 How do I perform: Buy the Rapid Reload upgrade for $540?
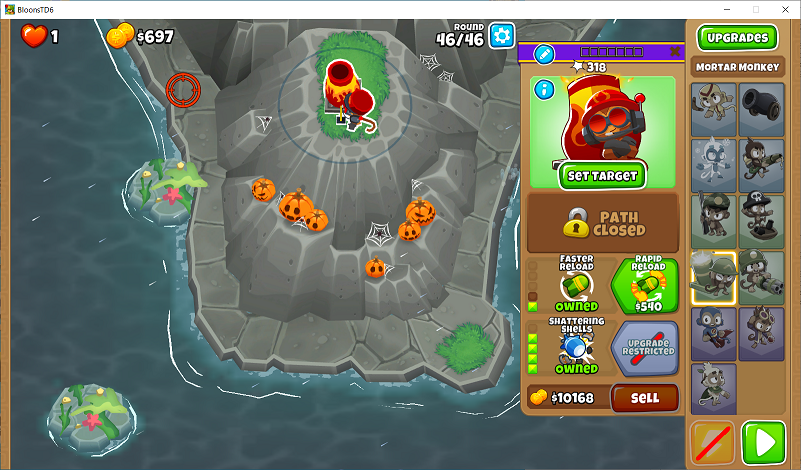644,286
